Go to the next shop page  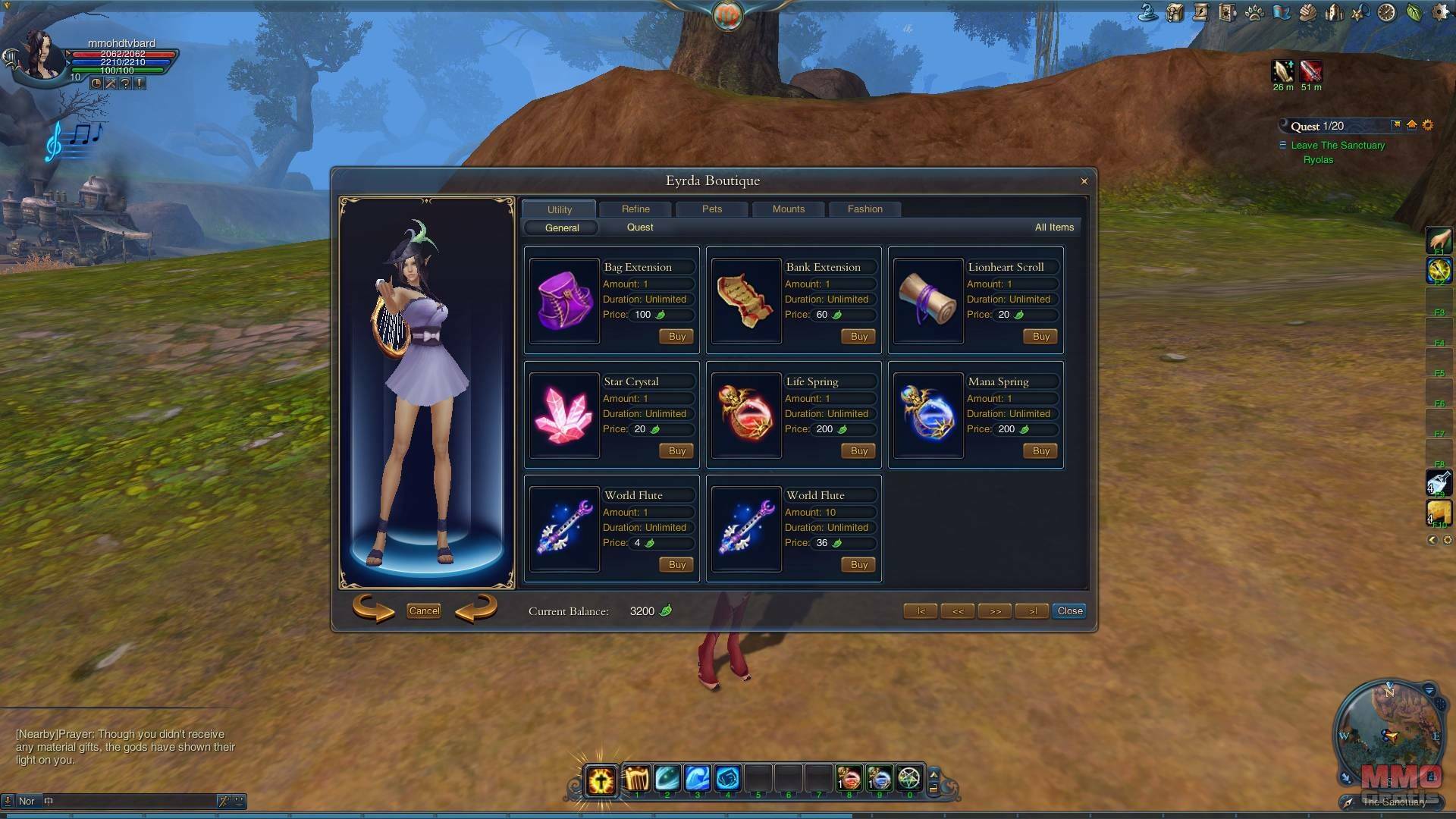click(995, 610)
